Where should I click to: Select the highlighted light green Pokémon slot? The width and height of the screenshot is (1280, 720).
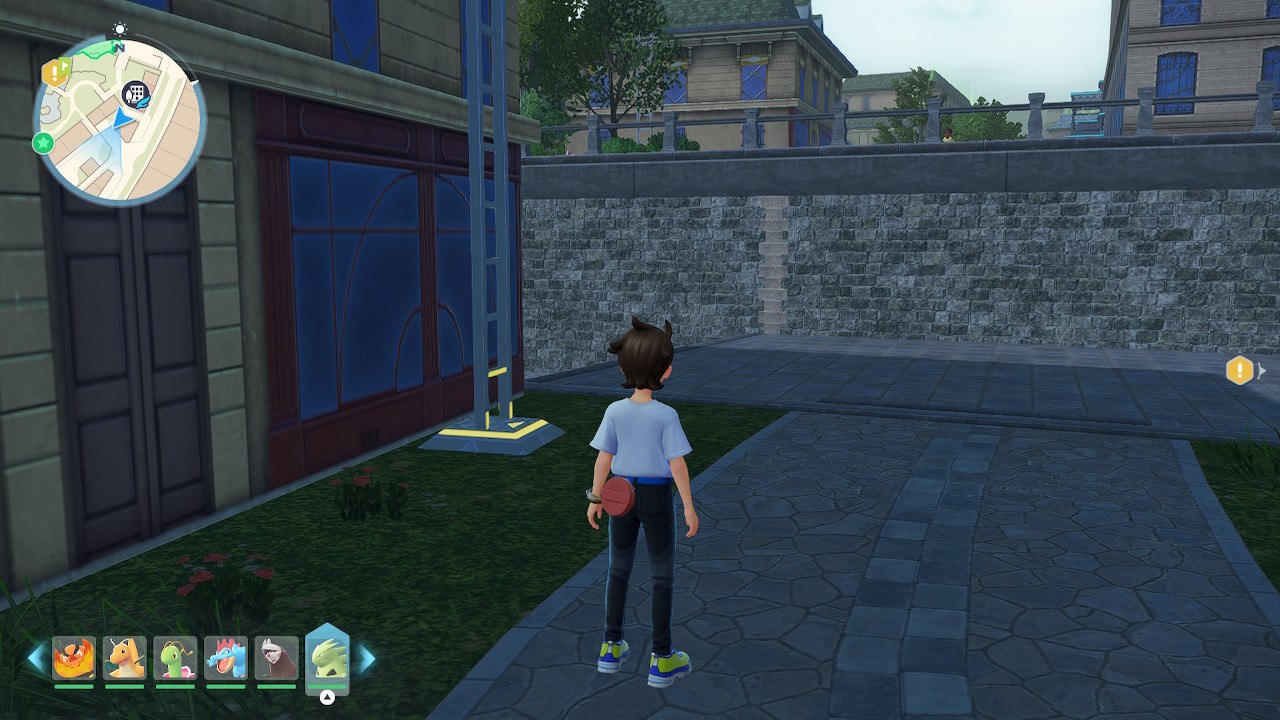pos(327,658)
